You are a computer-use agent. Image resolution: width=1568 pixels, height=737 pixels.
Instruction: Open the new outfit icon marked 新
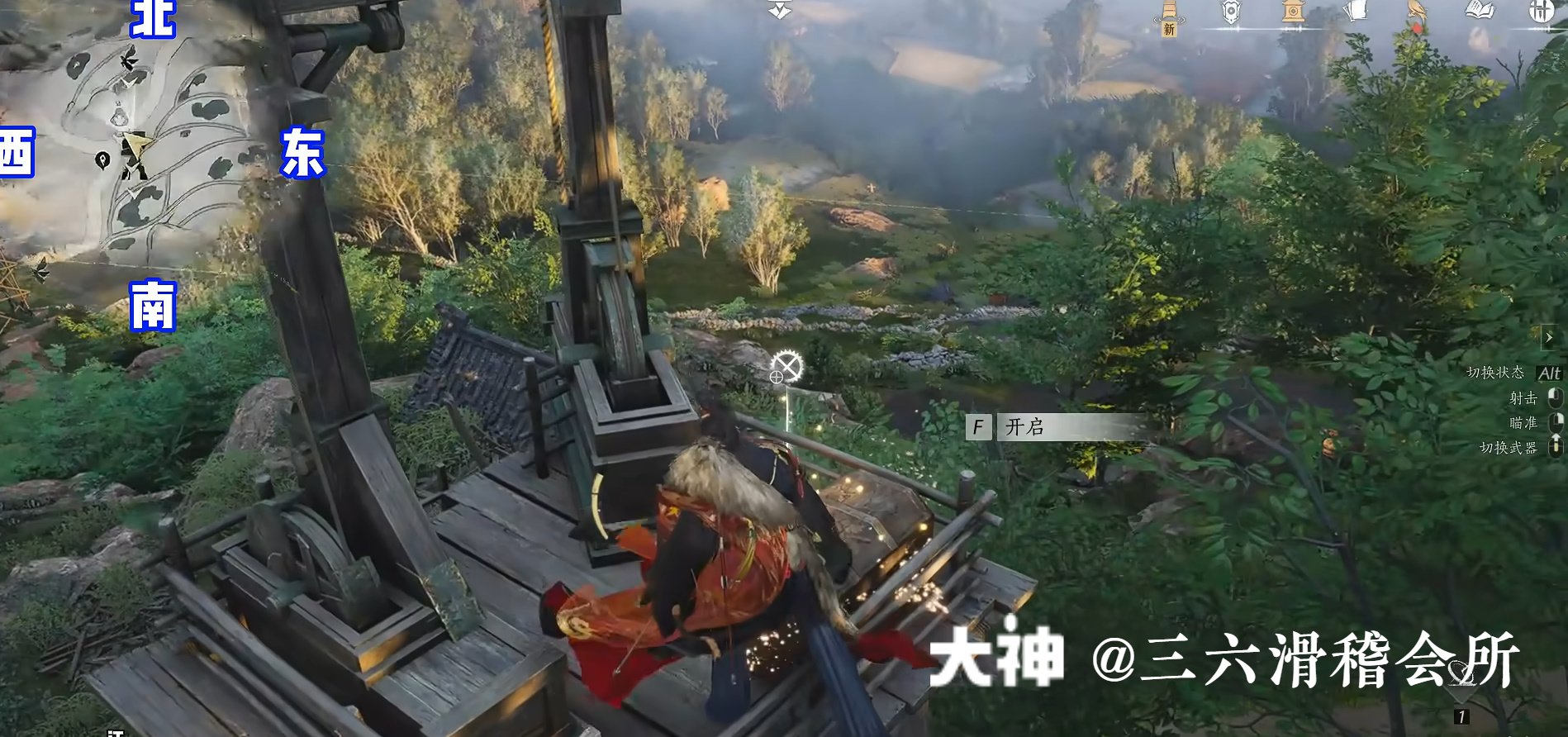coord(1168,15)
